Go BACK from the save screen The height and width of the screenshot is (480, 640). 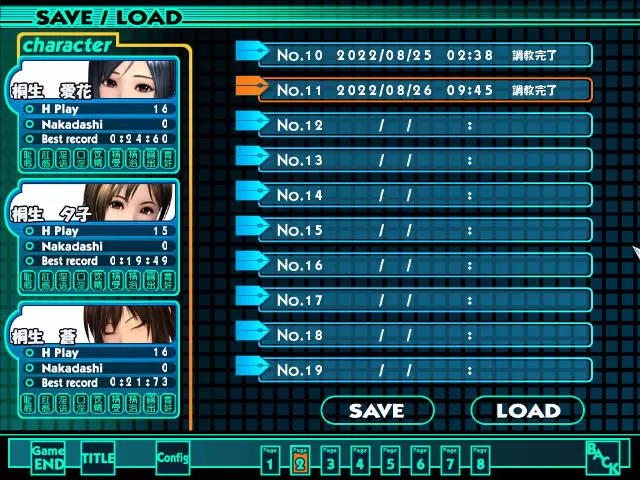(x=602, y=458)
